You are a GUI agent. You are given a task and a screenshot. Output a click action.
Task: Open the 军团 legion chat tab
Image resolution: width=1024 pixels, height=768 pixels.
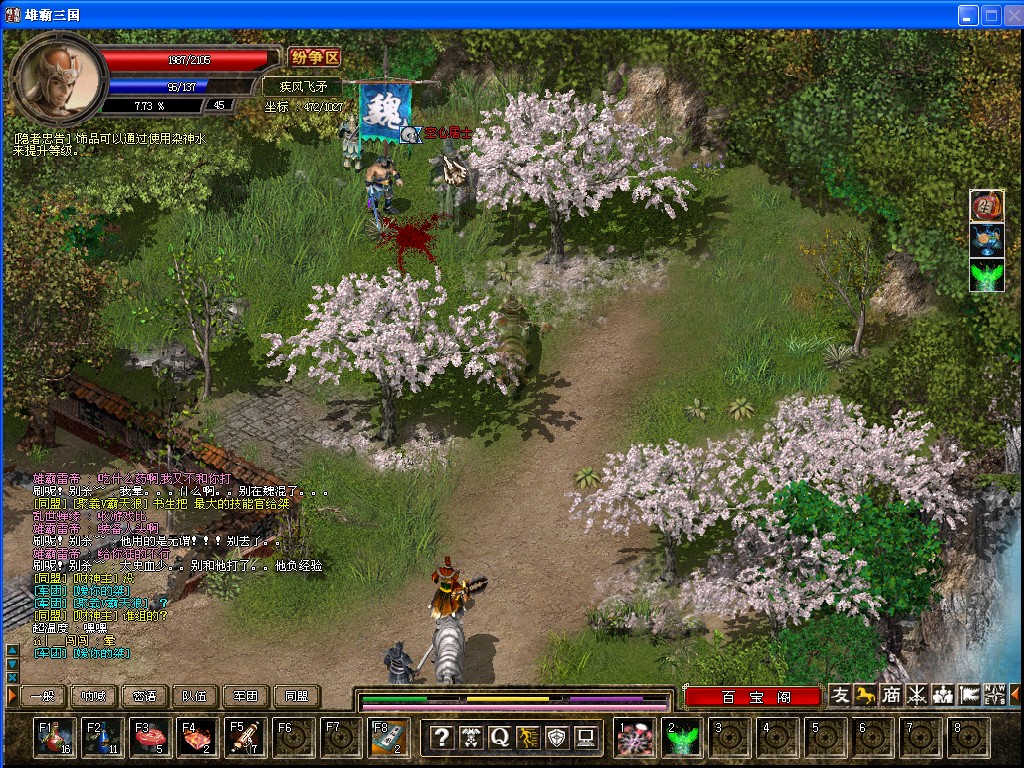click(246, 696)
